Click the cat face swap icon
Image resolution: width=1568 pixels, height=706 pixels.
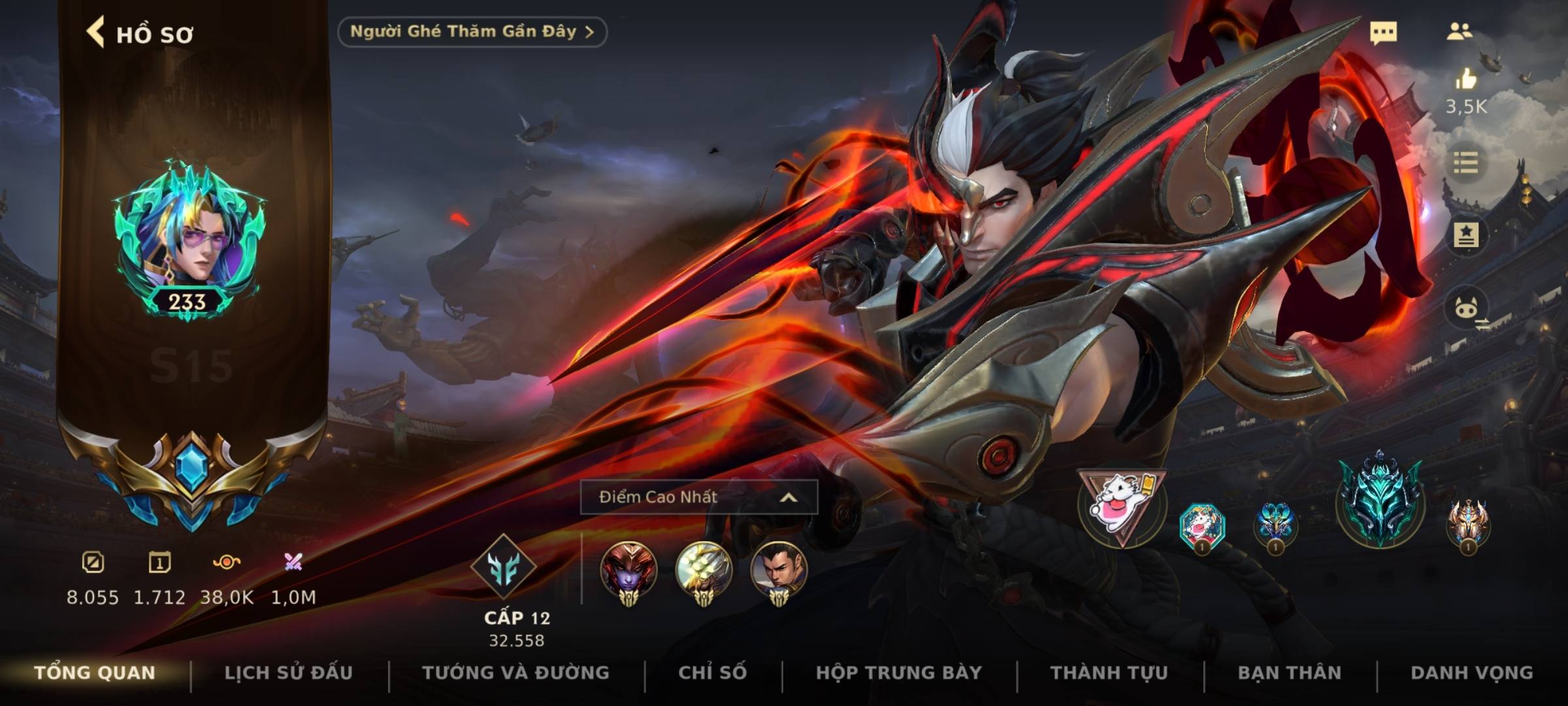tap(1467, 309)
